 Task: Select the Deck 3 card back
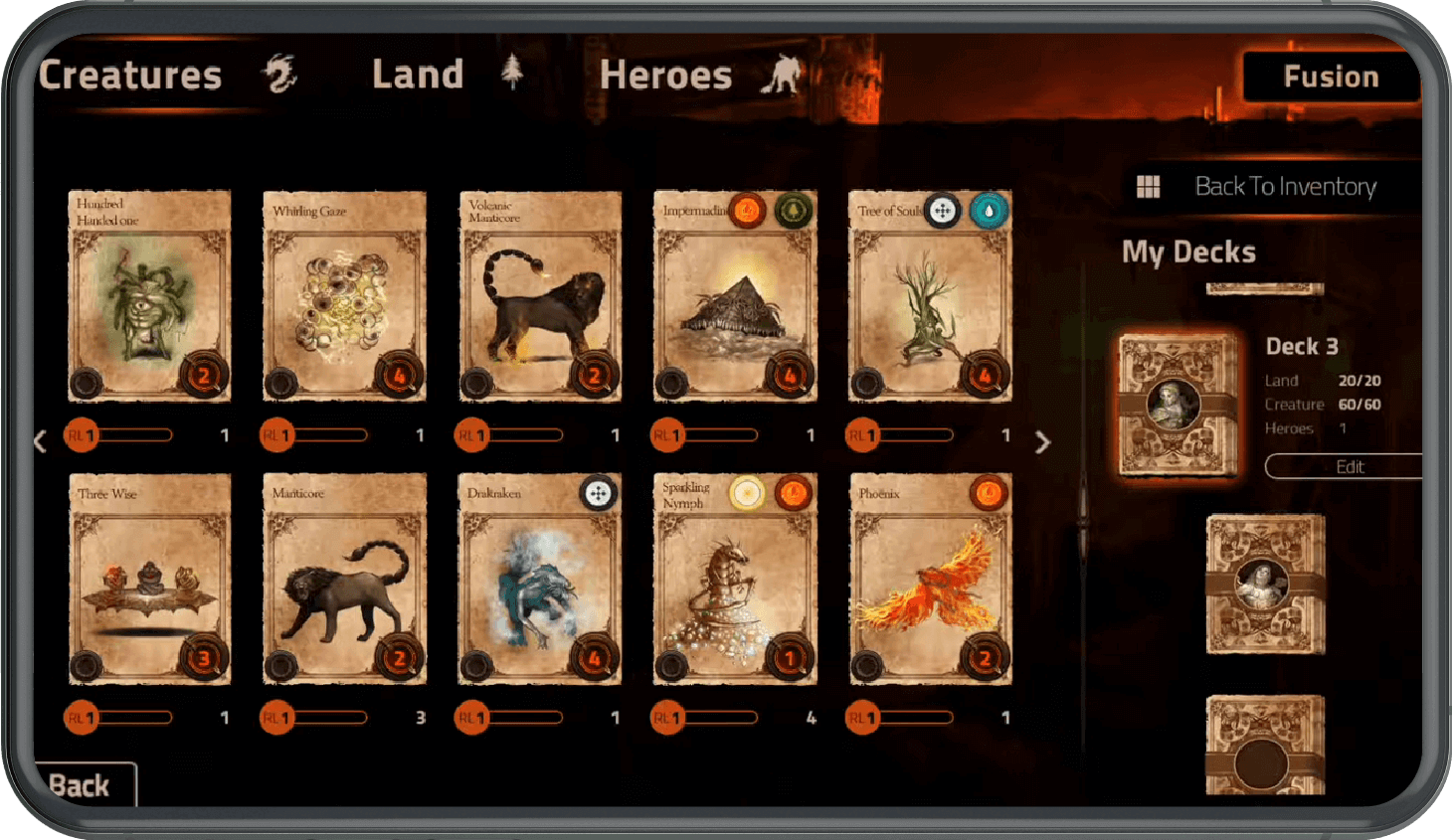[x=1179, y=405]
